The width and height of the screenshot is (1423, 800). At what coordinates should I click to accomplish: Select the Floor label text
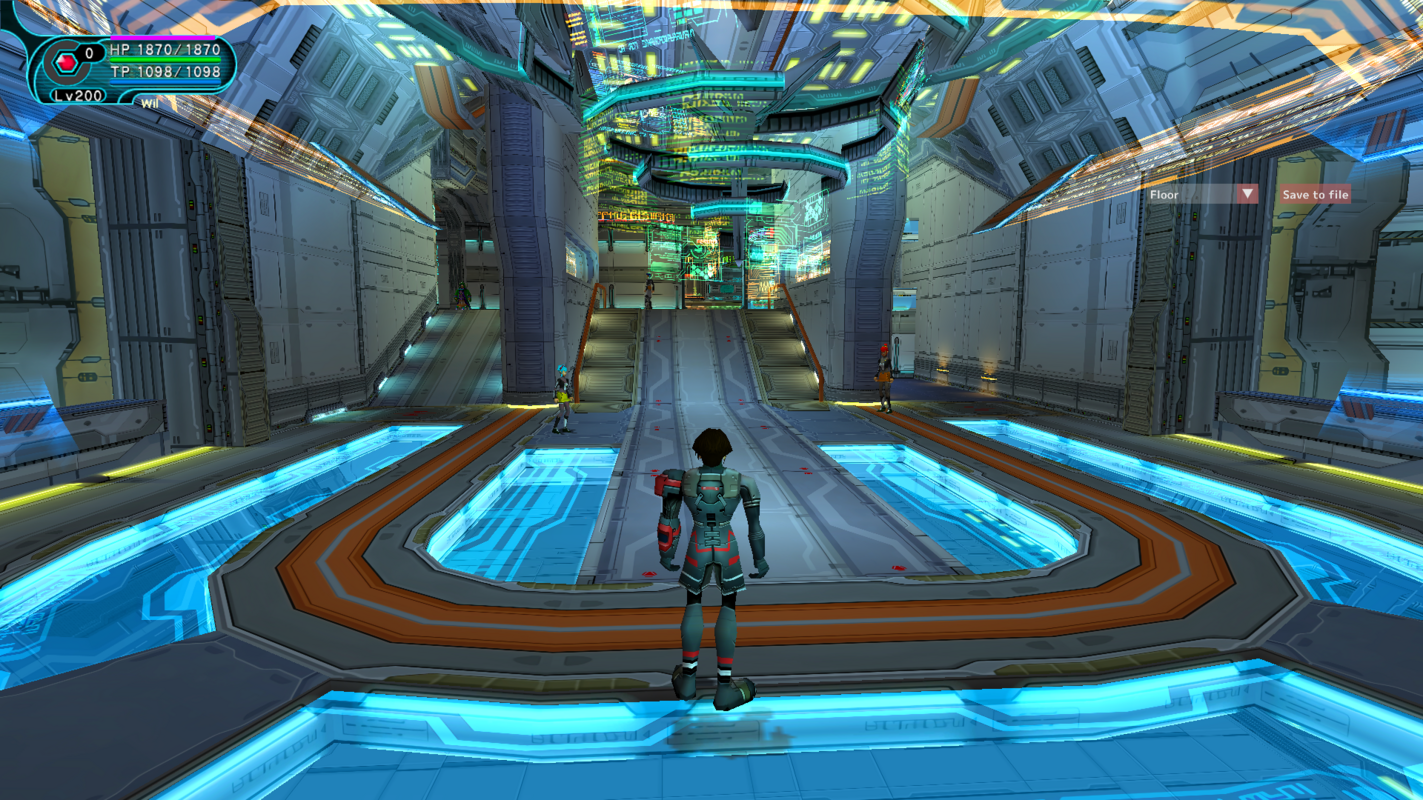pos(1166,194)
